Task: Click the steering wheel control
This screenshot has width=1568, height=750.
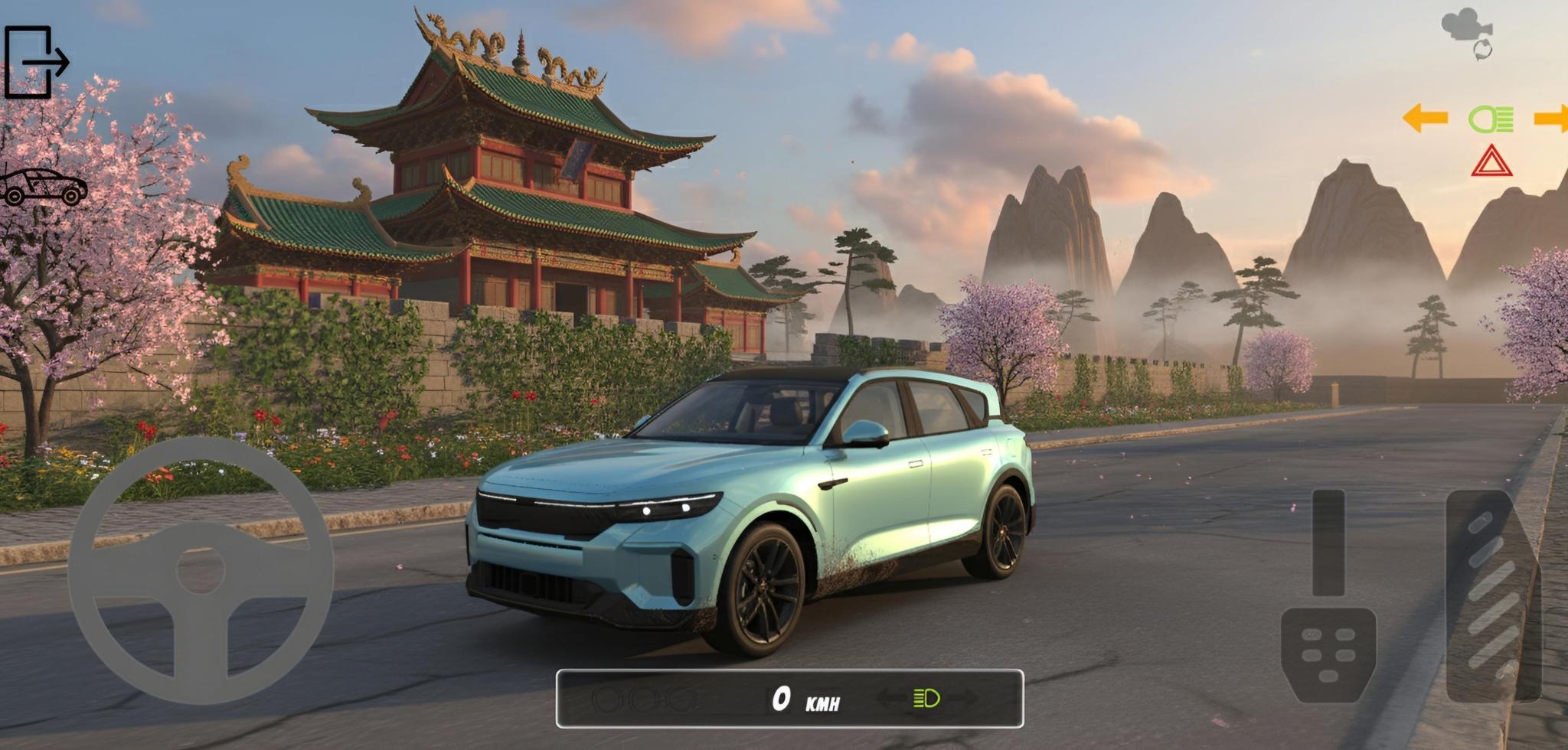Action: 201,570
